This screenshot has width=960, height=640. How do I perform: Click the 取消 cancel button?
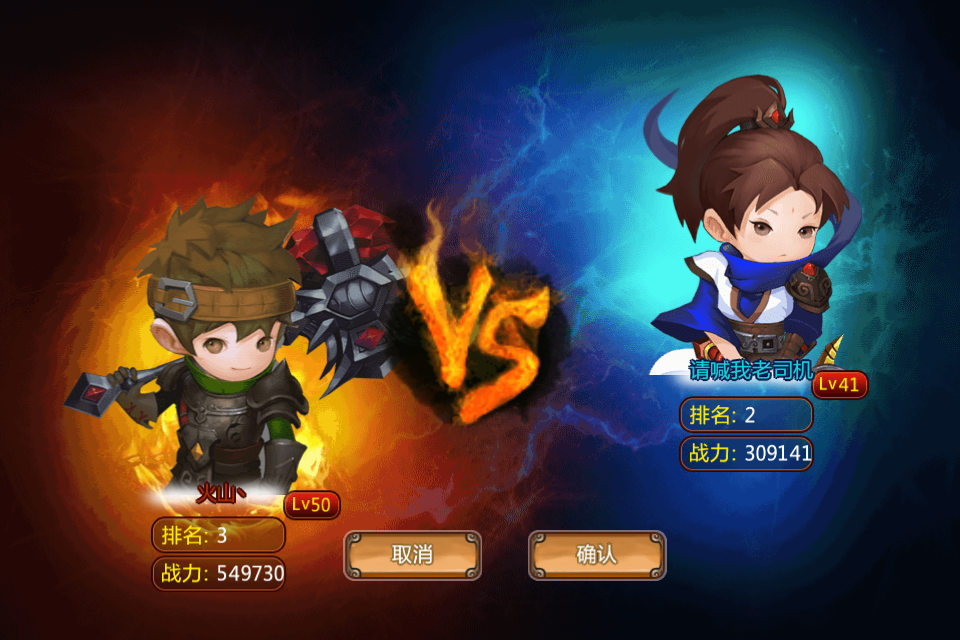coord(412,555)
